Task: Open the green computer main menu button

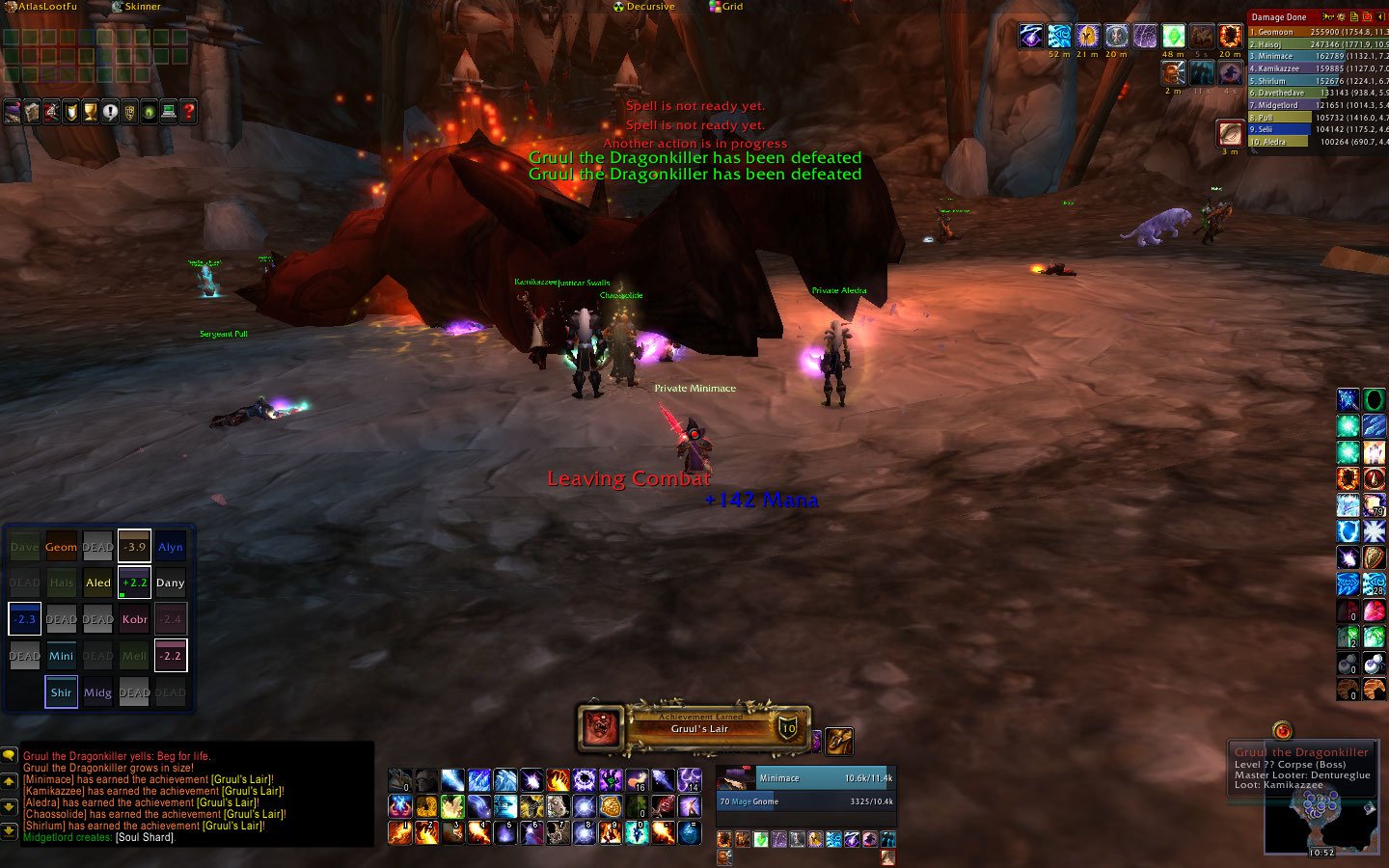Action: [169, 112]
